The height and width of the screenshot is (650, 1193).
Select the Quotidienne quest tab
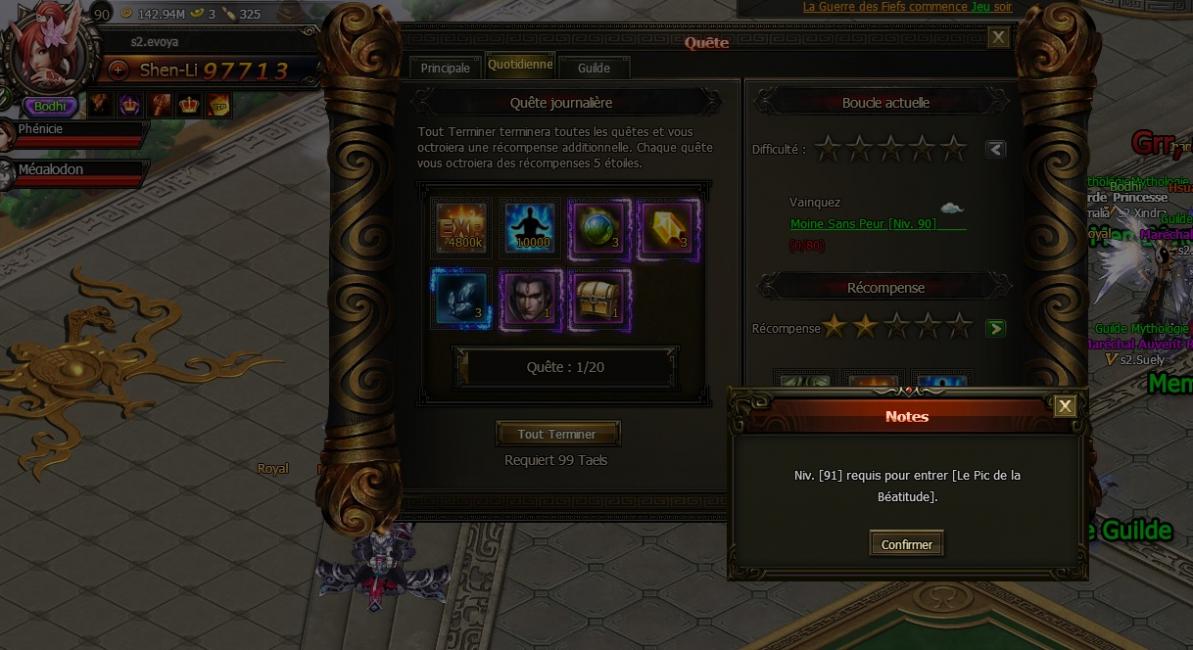pyautogui.click(x=520, y=65)
